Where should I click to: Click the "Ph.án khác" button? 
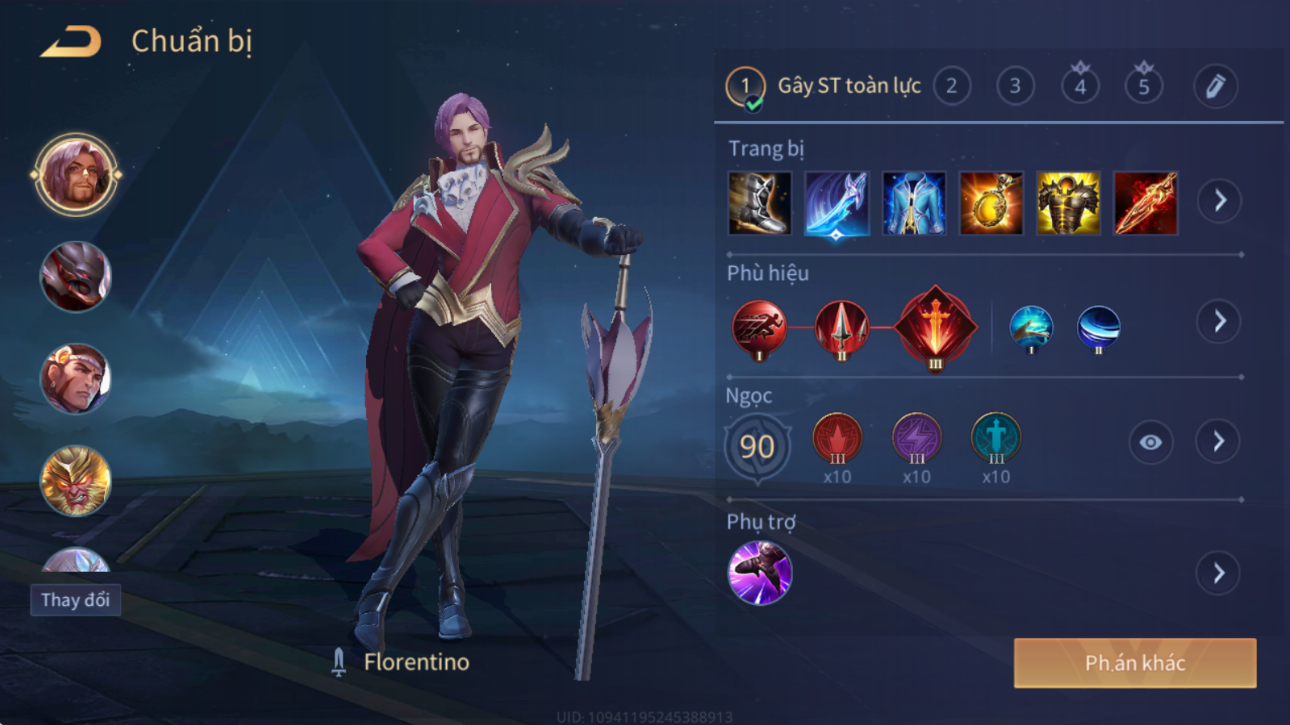(1135, 663)
